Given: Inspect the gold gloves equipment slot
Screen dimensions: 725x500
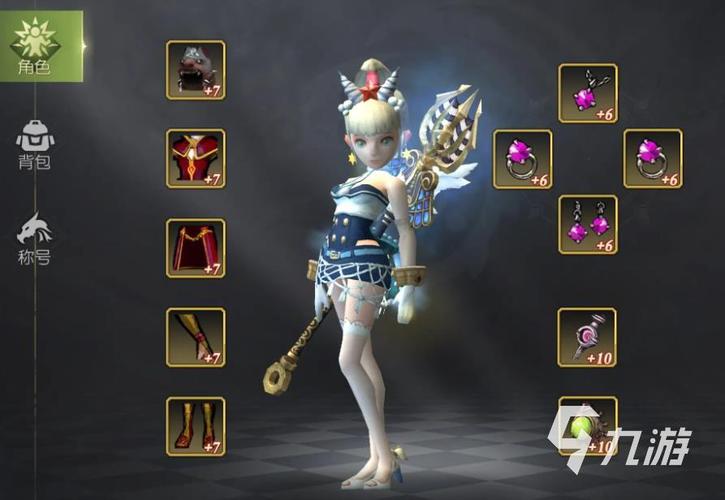Looking at the screenshot, I should tap(195, 337).
